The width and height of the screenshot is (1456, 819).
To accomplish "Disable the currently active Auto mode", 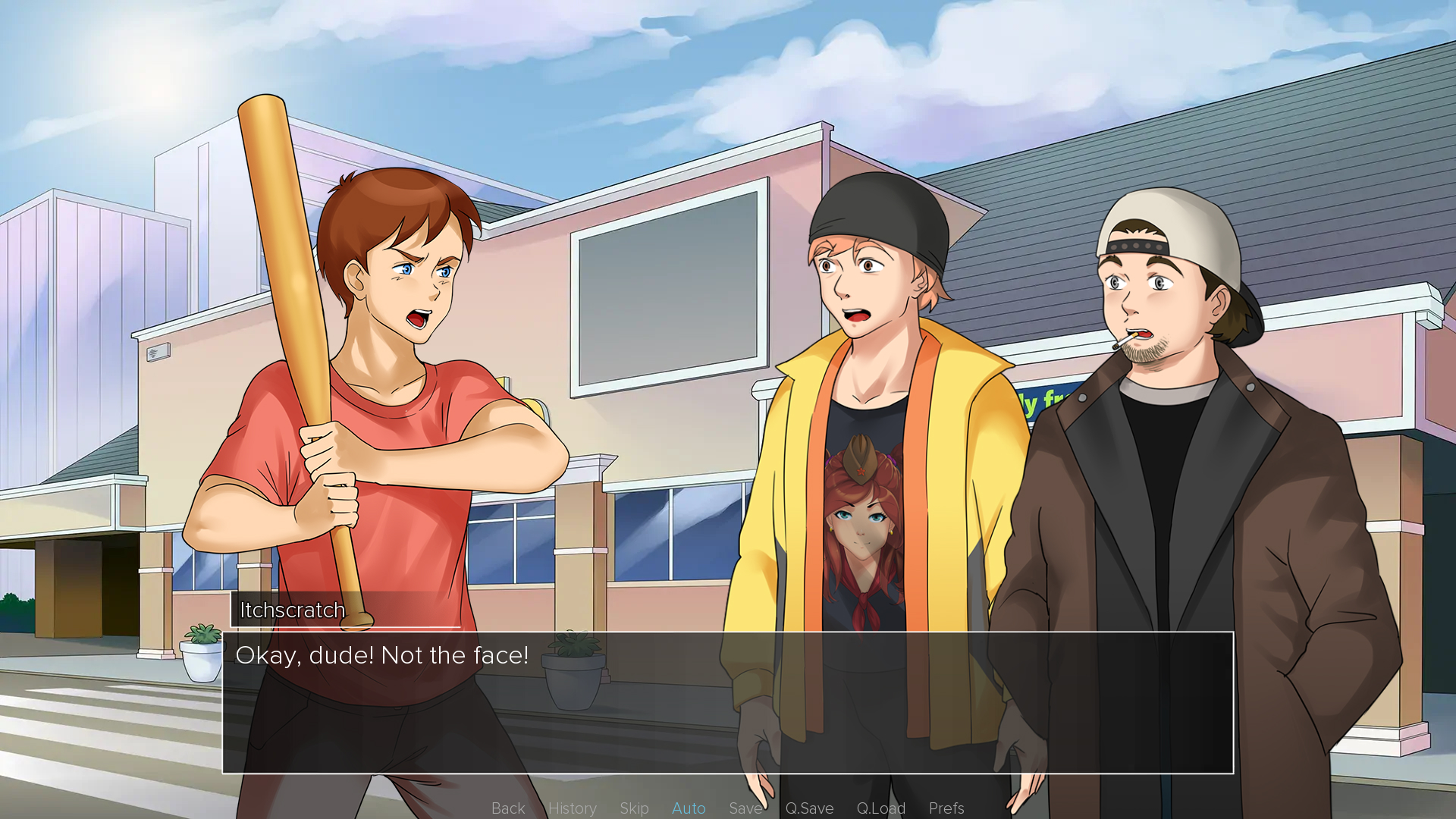I will (x=688, y=808).
